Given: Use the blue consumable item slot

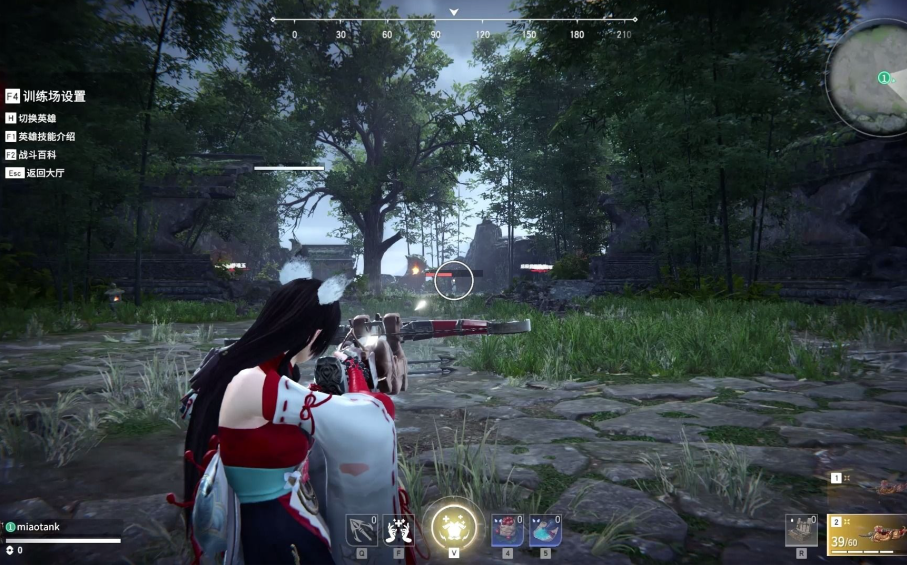Looking at the screenshot, I should pyautogui.click(x=544, y=529).
